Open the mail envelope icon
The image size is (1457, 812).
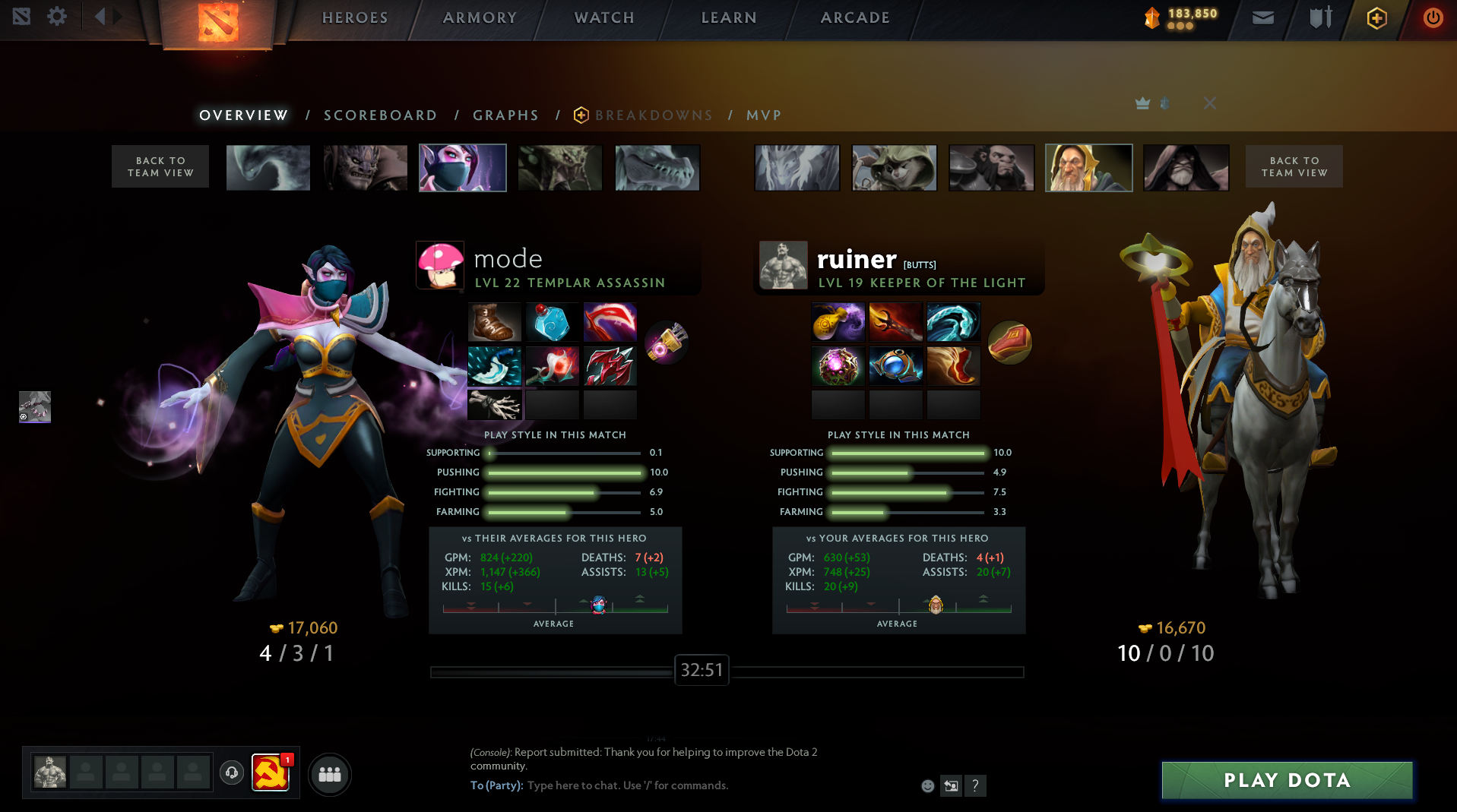coord(1262,17)
